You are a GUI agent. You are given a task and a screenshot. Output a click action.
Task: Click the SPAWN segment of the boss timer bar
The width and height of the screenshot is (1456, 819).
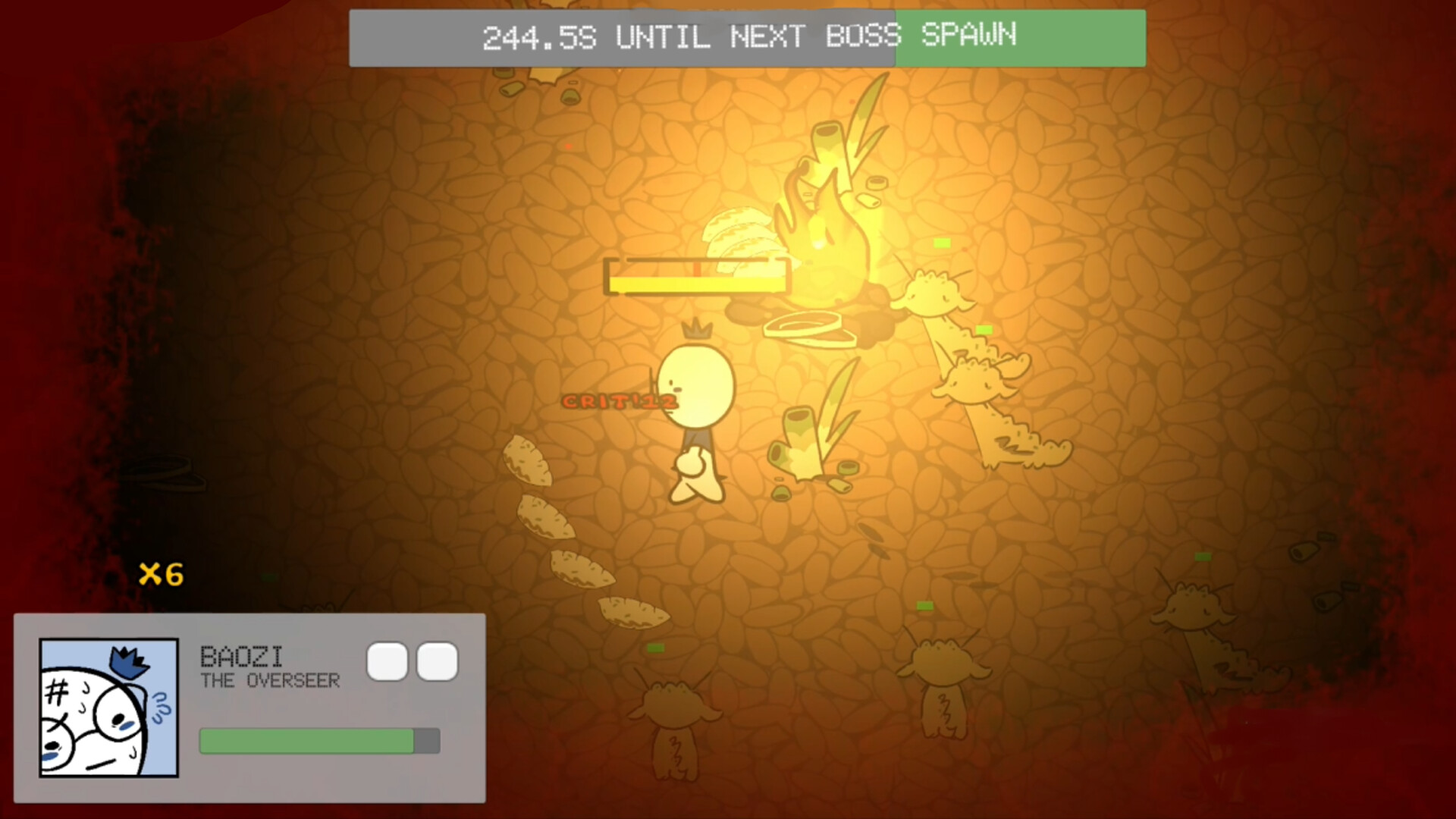tap(1020, 37)
